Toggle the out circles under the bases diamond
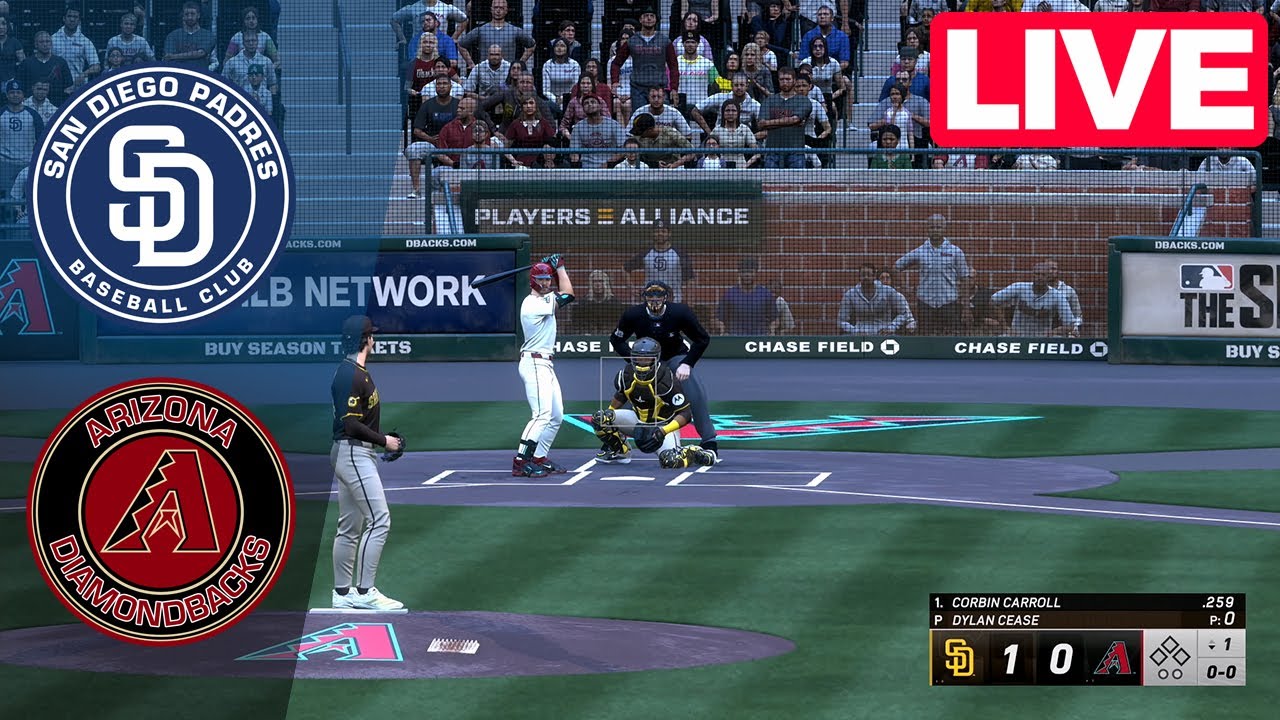This screenshot has width=1280, height=720. 1171,673
